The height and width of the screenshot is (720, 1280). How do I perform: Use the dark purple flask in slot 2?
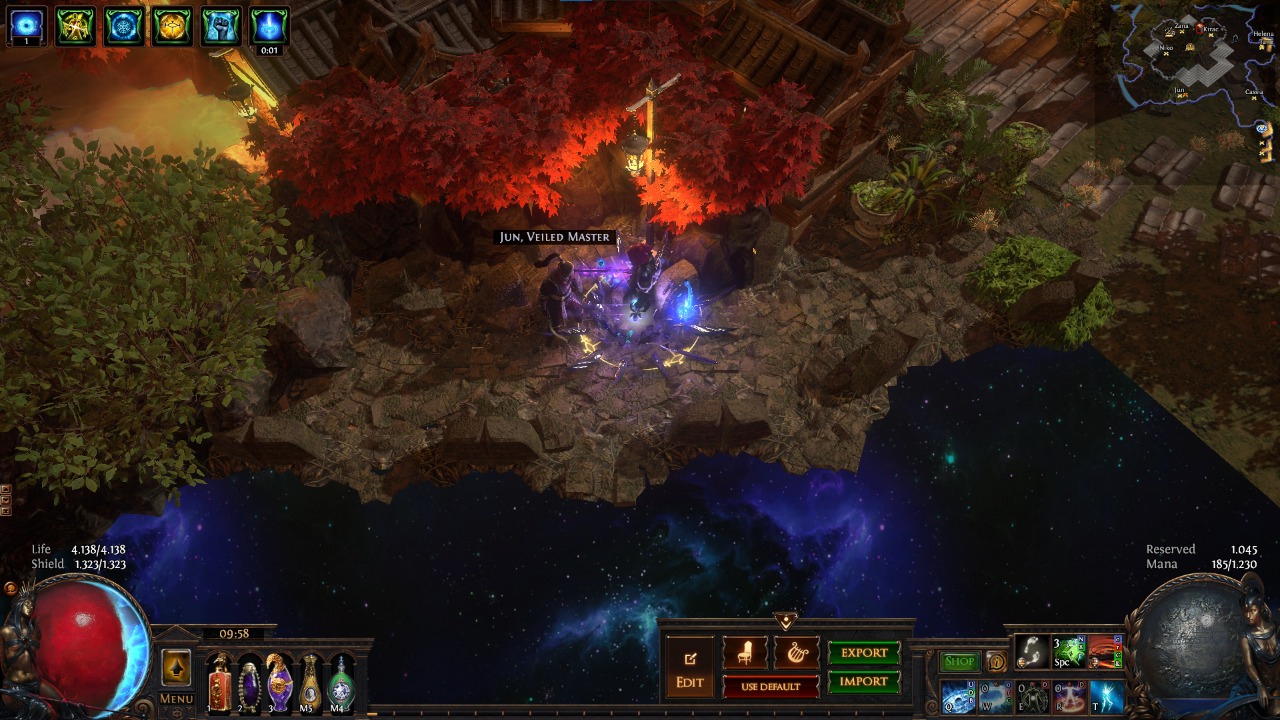(249, 683)
